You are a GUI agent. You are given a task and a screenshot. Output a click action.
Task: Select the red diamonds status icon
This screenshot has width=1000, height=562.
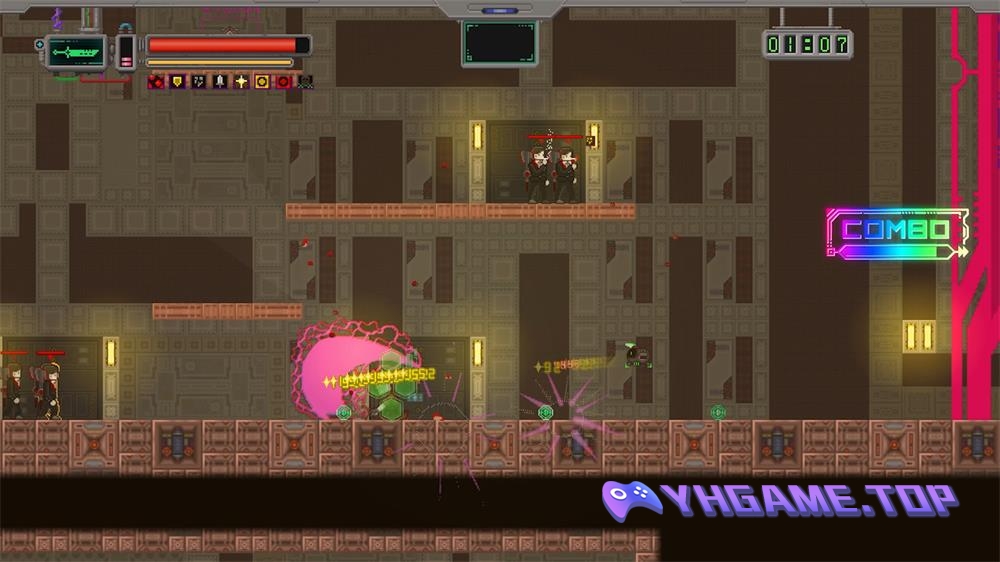tap(156, 82)
